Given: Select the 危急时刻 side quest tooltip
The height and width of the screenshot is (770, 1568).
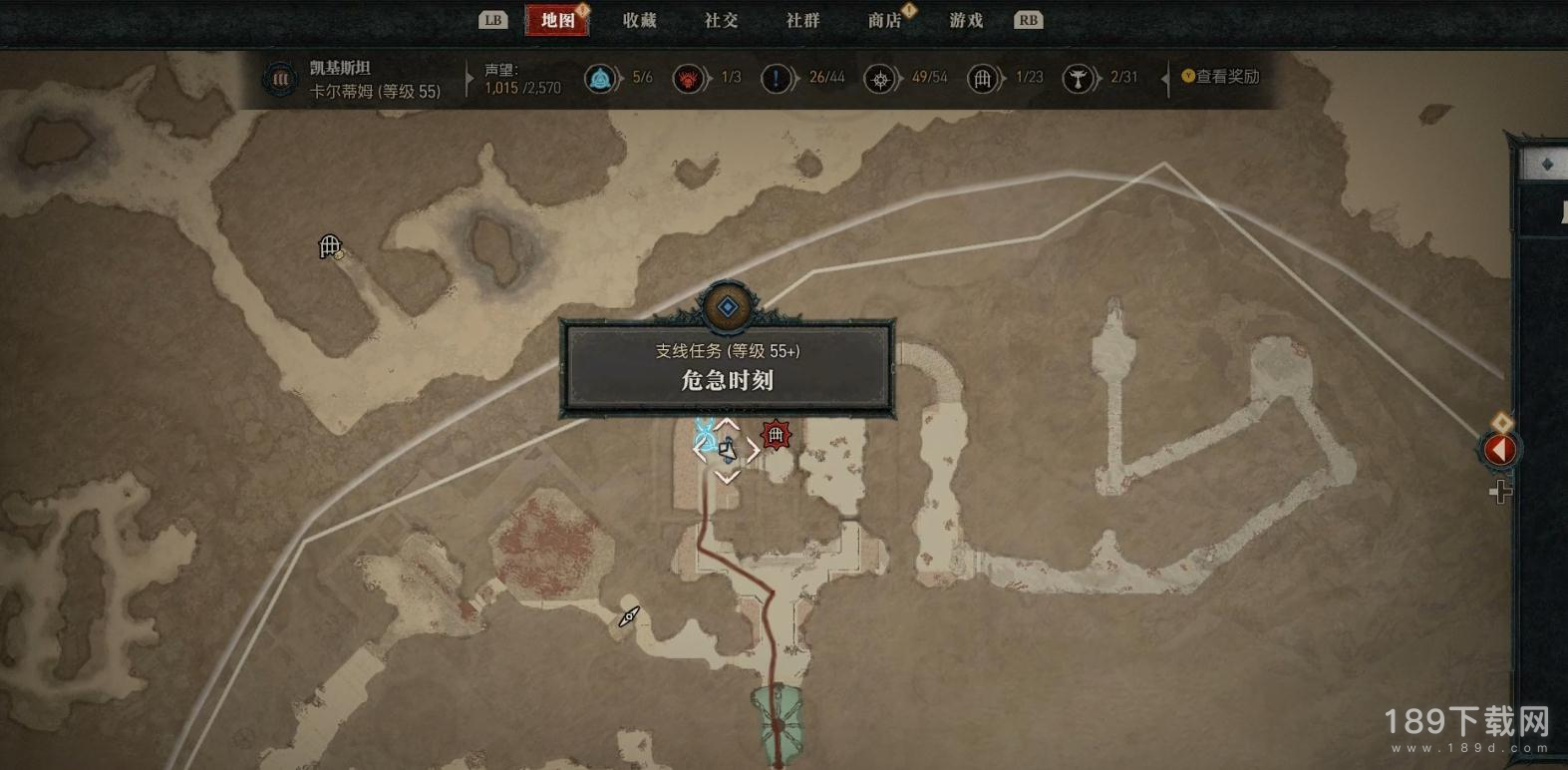Looking at the screenshot, I should [727, 366].
